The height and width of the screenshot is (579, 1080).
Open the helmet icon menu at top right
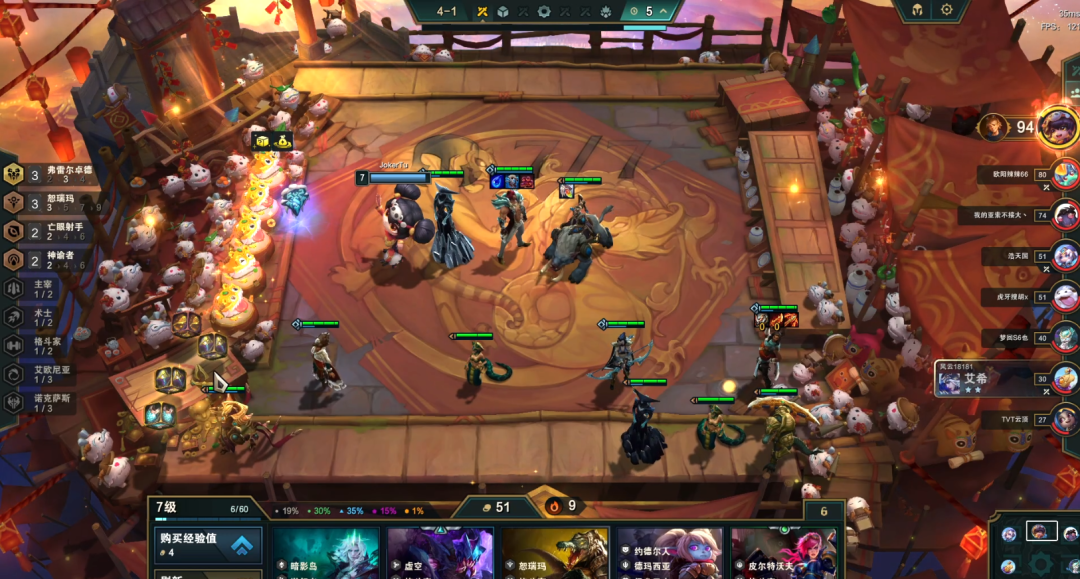(x=915, y=10)
